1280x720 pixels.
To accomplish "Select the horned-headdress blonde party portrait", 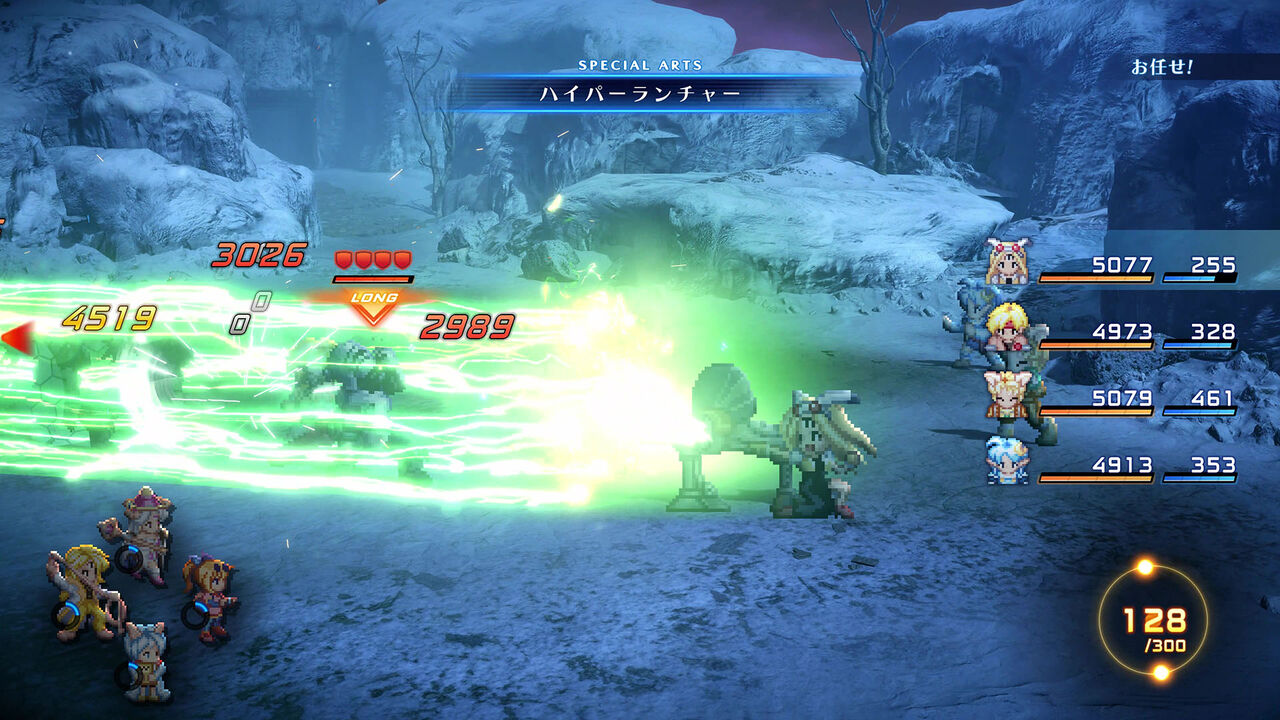I will click(1008, 263).
